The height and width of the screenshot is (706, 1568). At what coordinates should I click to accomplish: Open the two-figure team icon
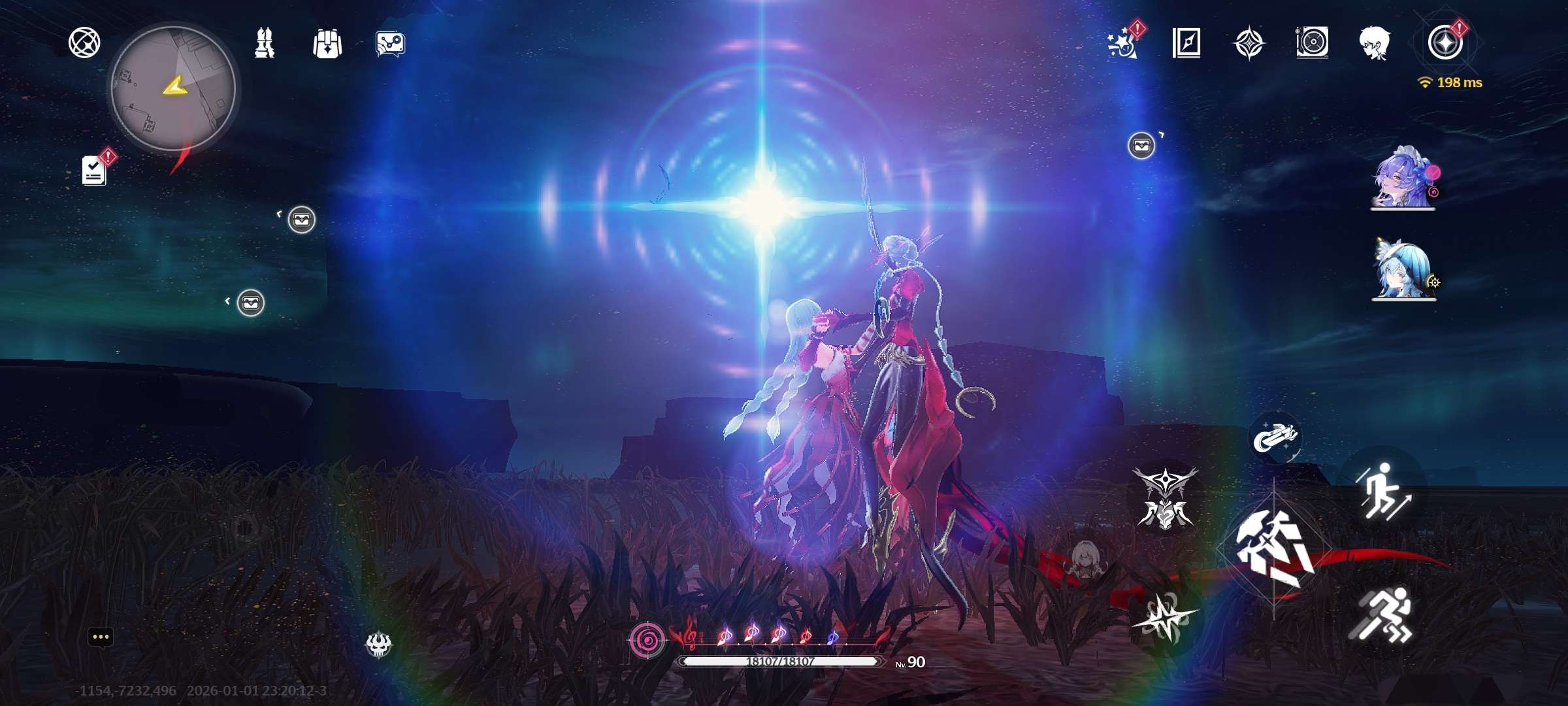coord(265,44)
